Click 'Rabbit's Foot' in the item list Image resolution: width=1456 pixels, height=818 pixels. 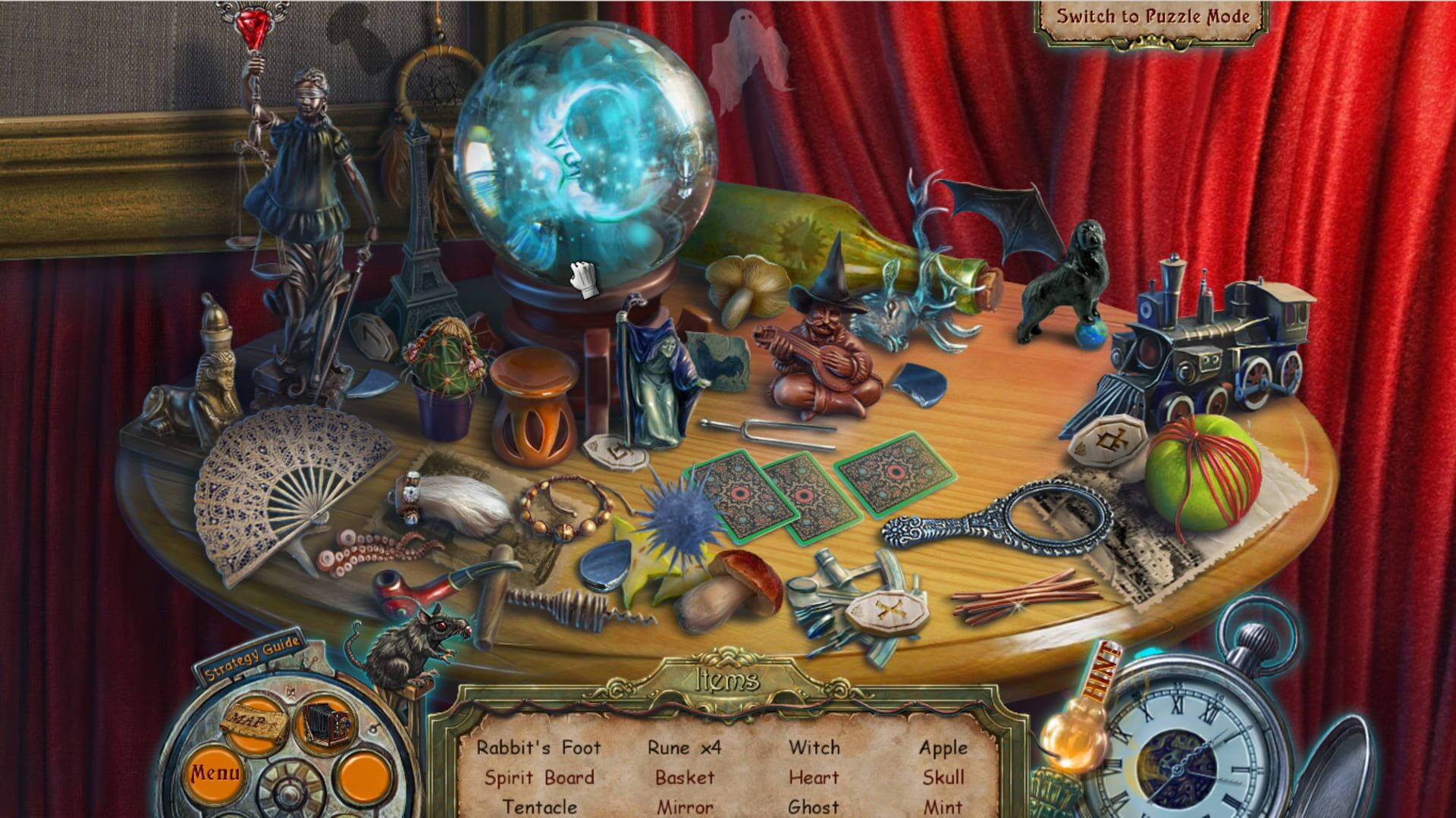point(538,748)
